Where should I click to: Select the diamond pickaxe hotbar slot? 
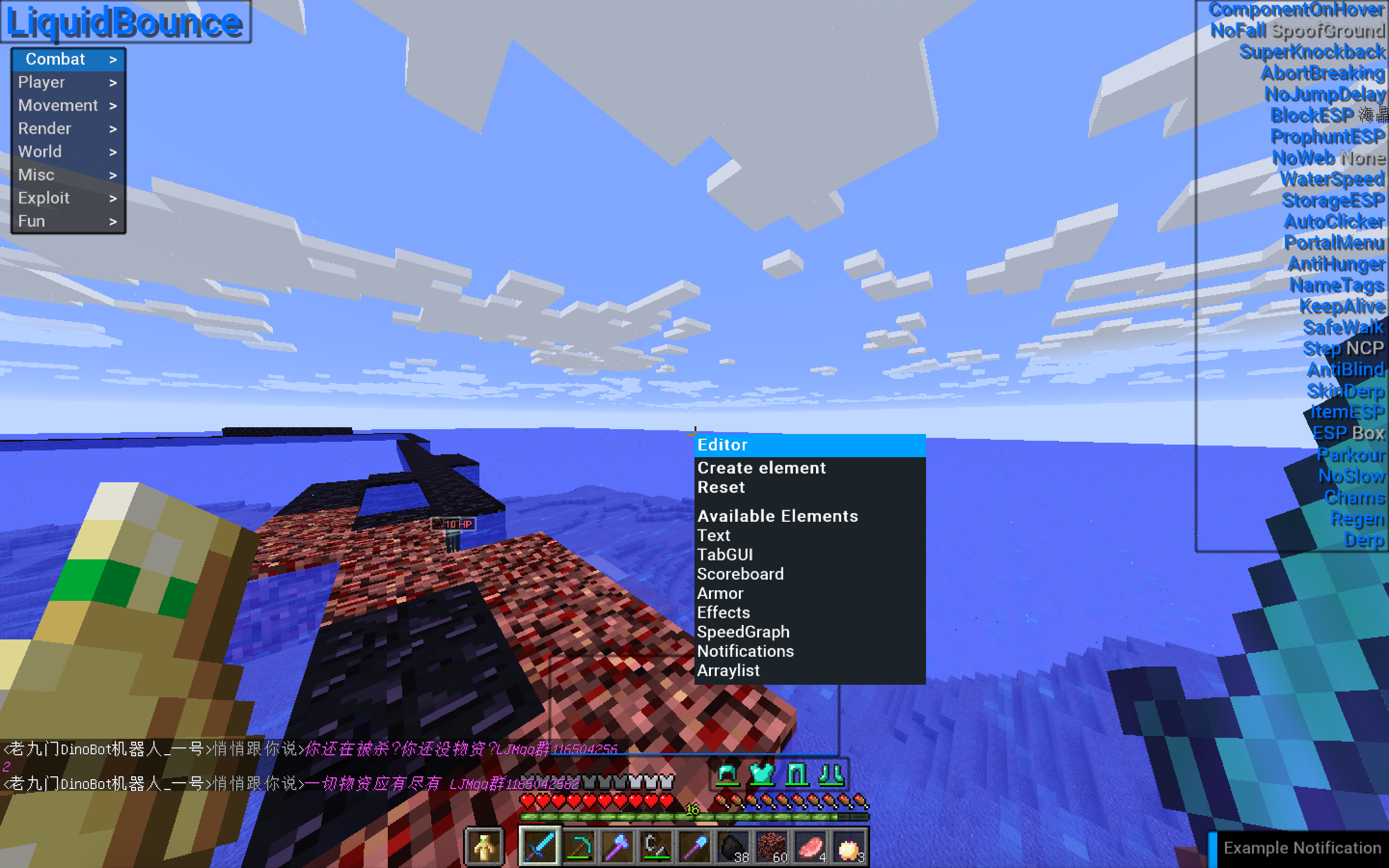[579, 845]
